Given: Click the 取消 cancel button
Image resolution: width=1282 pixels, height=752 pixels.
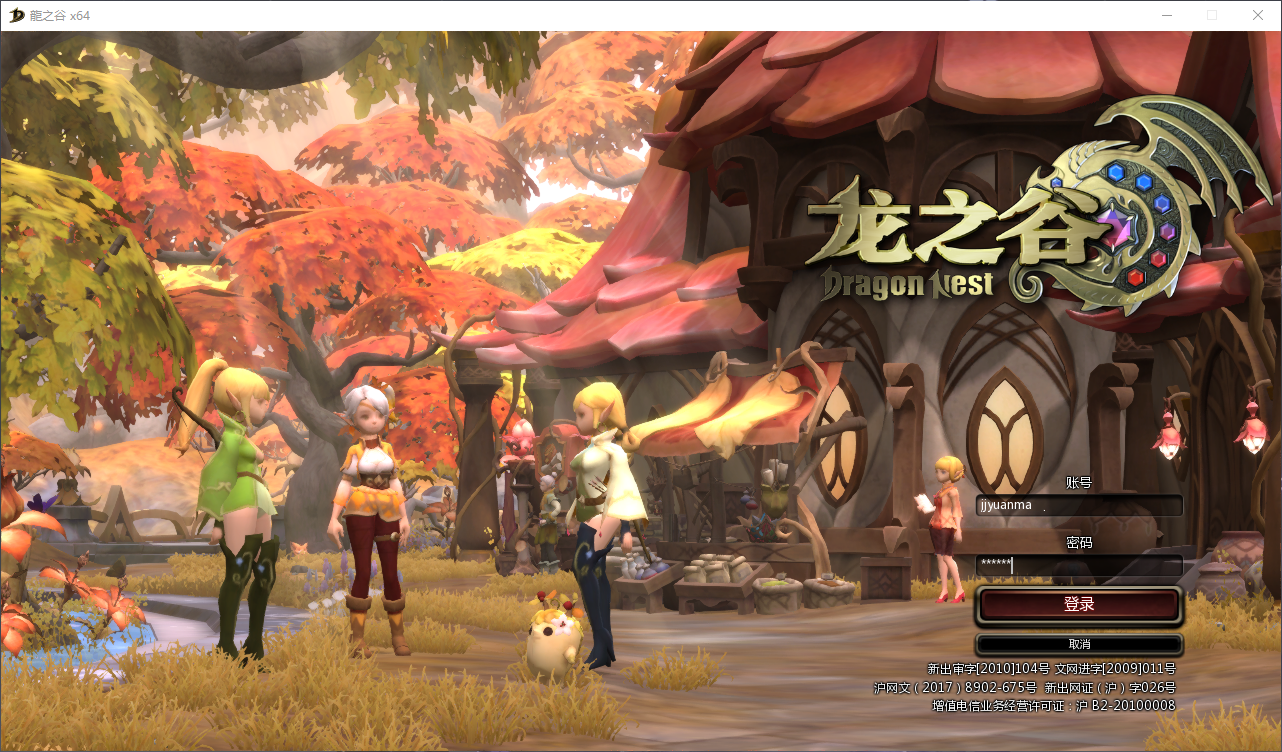Looking at the screenshot, I should coord(1079,644).
